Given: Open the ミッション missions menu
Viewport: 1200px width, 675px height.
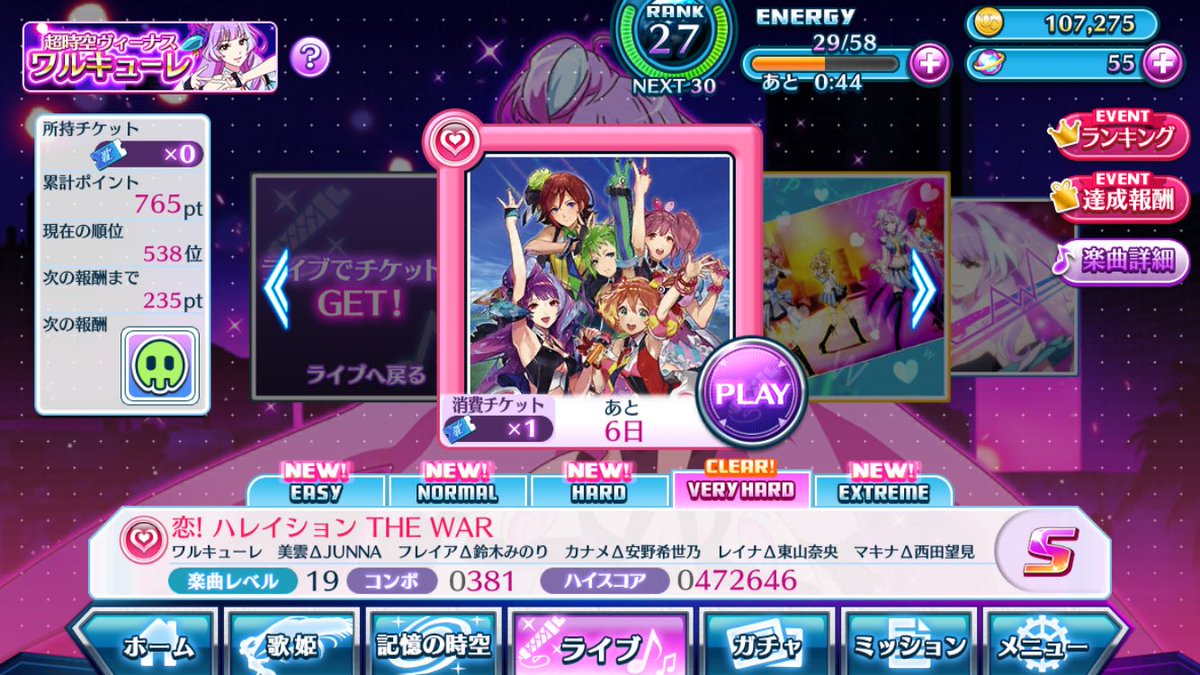Looking at the screenshot, I should (908, 646).
